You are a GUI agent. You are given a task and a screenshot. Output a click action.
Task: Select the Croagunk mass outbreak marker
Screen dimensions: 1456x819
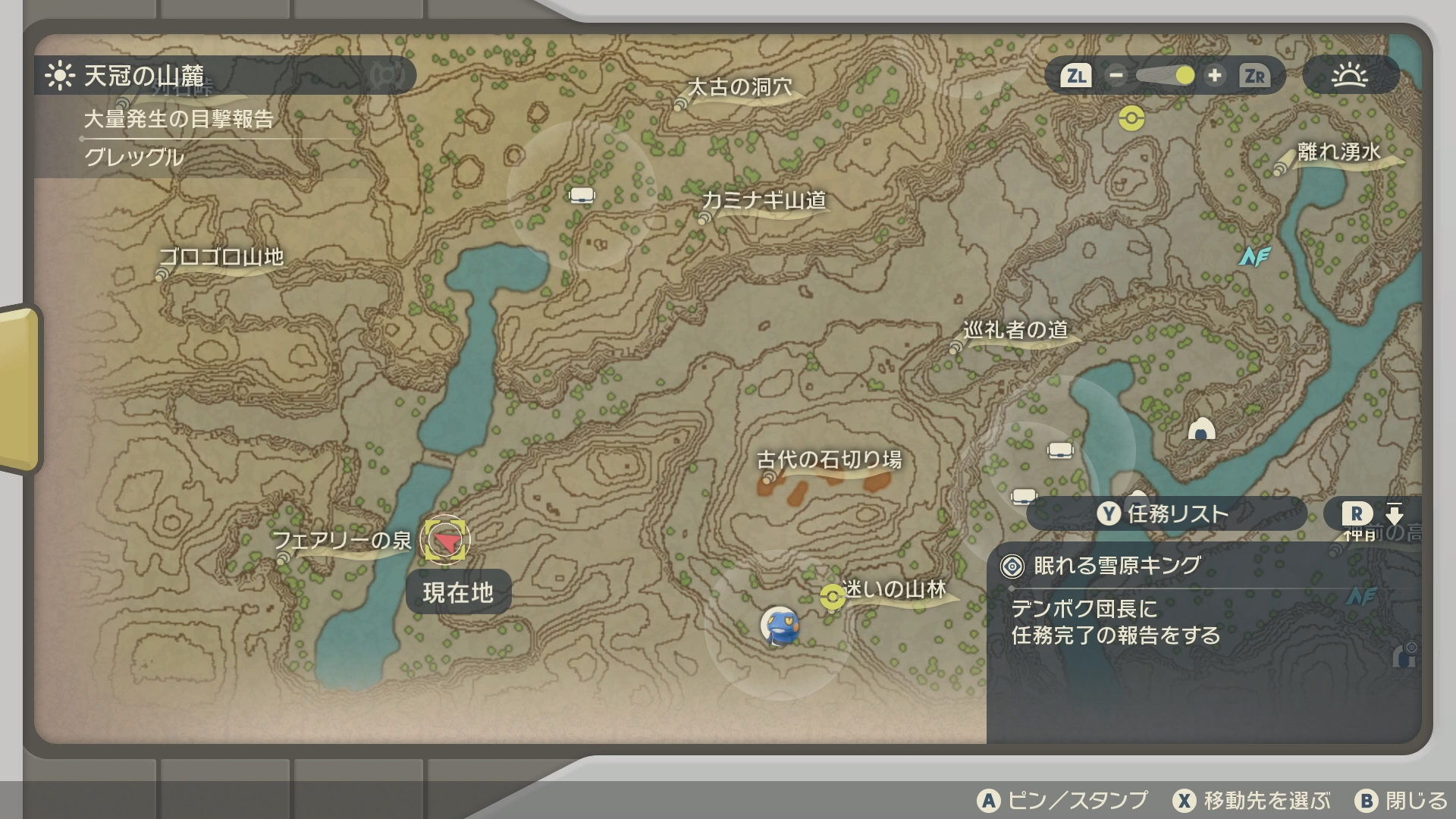pos(779,626)
